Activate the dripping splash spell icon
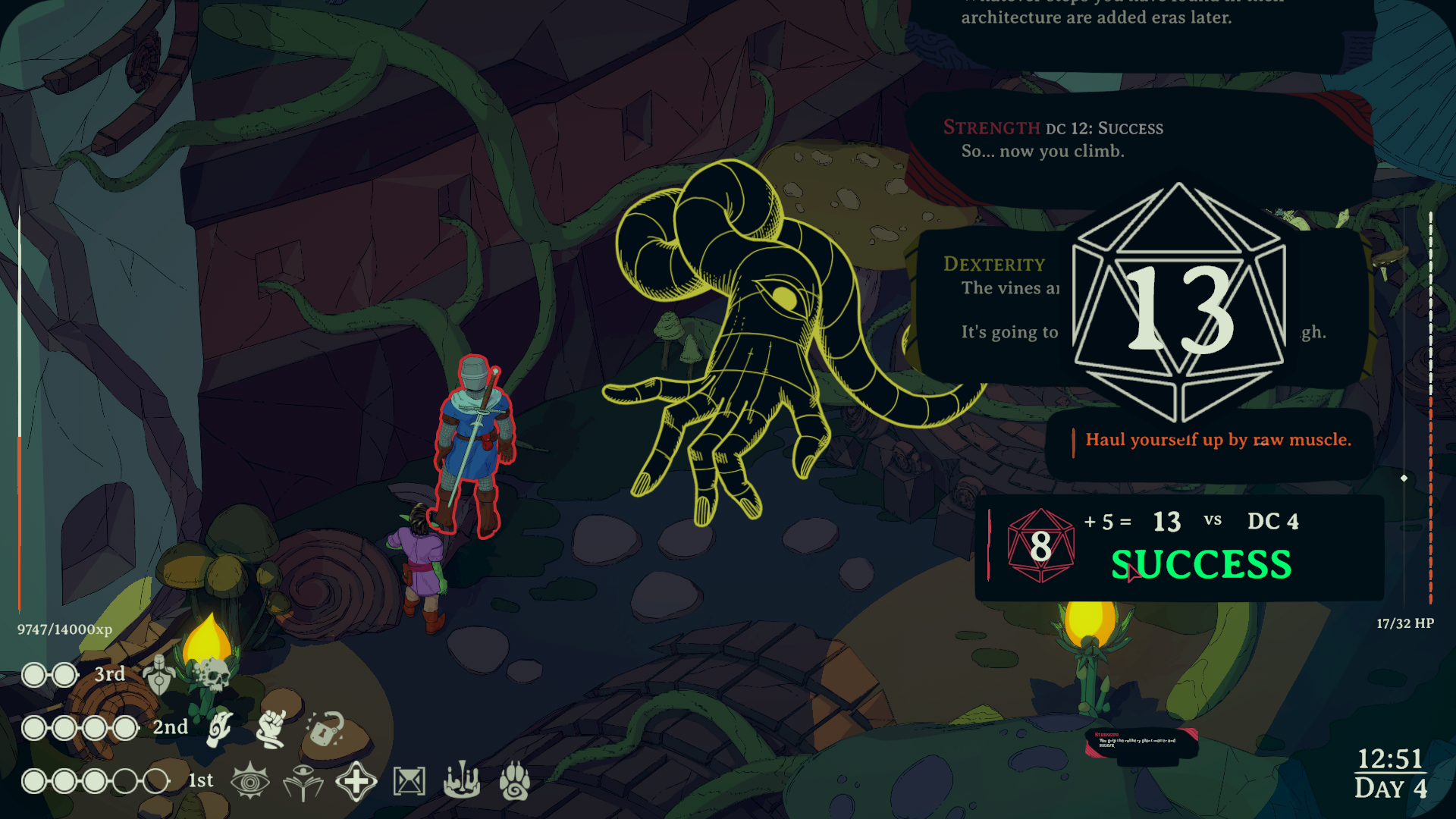Screen dimensions: 1456x819 (461, 781)
